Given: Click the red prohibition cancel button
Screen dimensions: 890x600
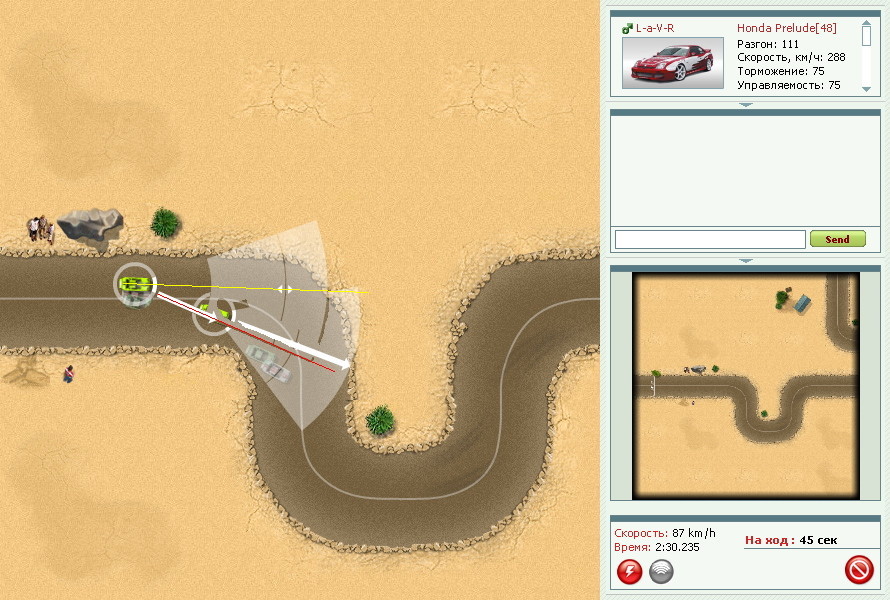Looking at the screenshot, I should click(x=859, y=570).
